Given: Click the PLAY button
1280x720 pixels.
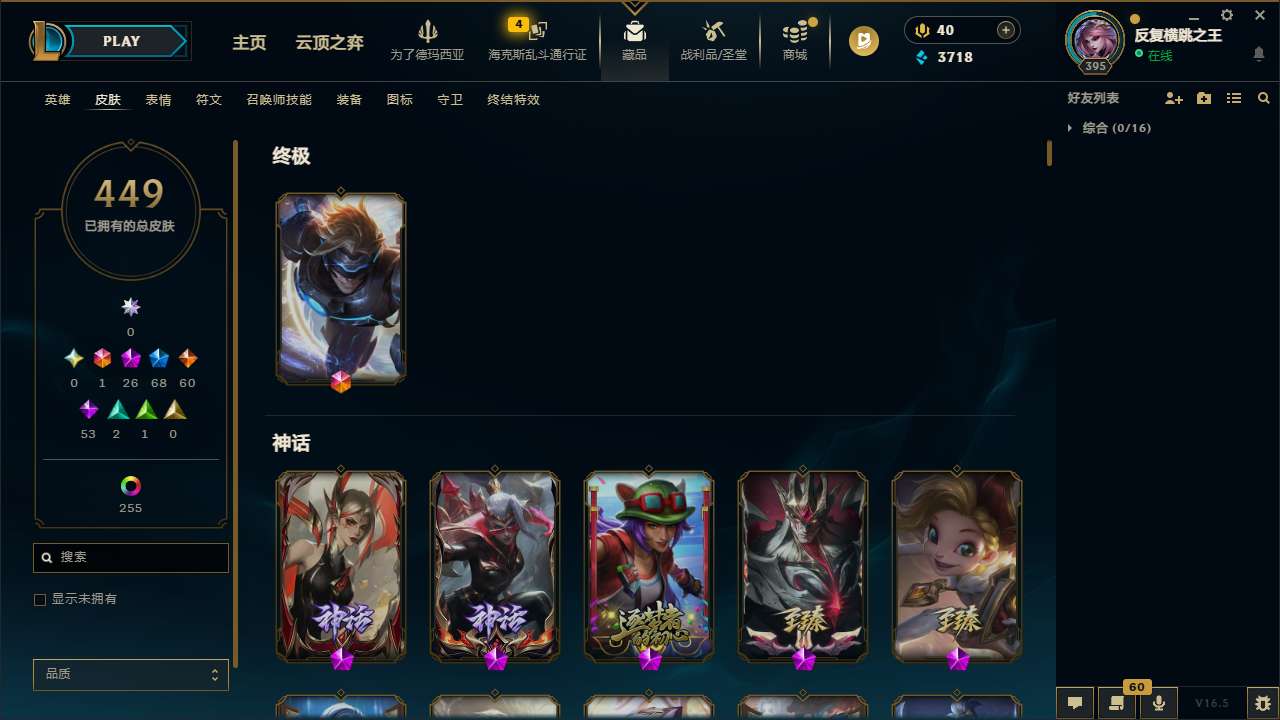Looking at the screenshot, I should (121, 41).
